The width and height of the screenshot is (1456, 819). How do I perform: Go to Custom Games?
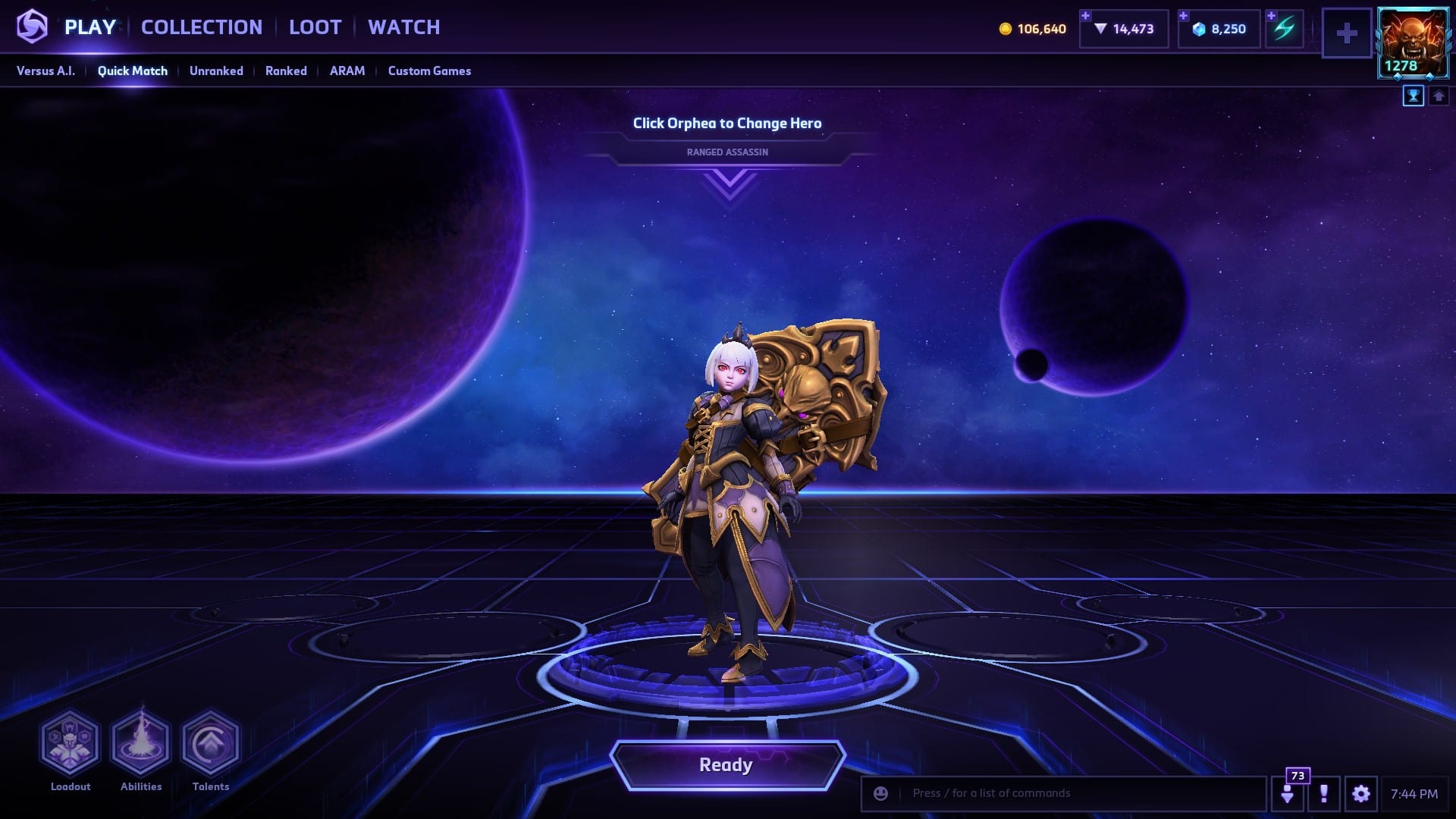pyautogui.click(x=429, y=71)
